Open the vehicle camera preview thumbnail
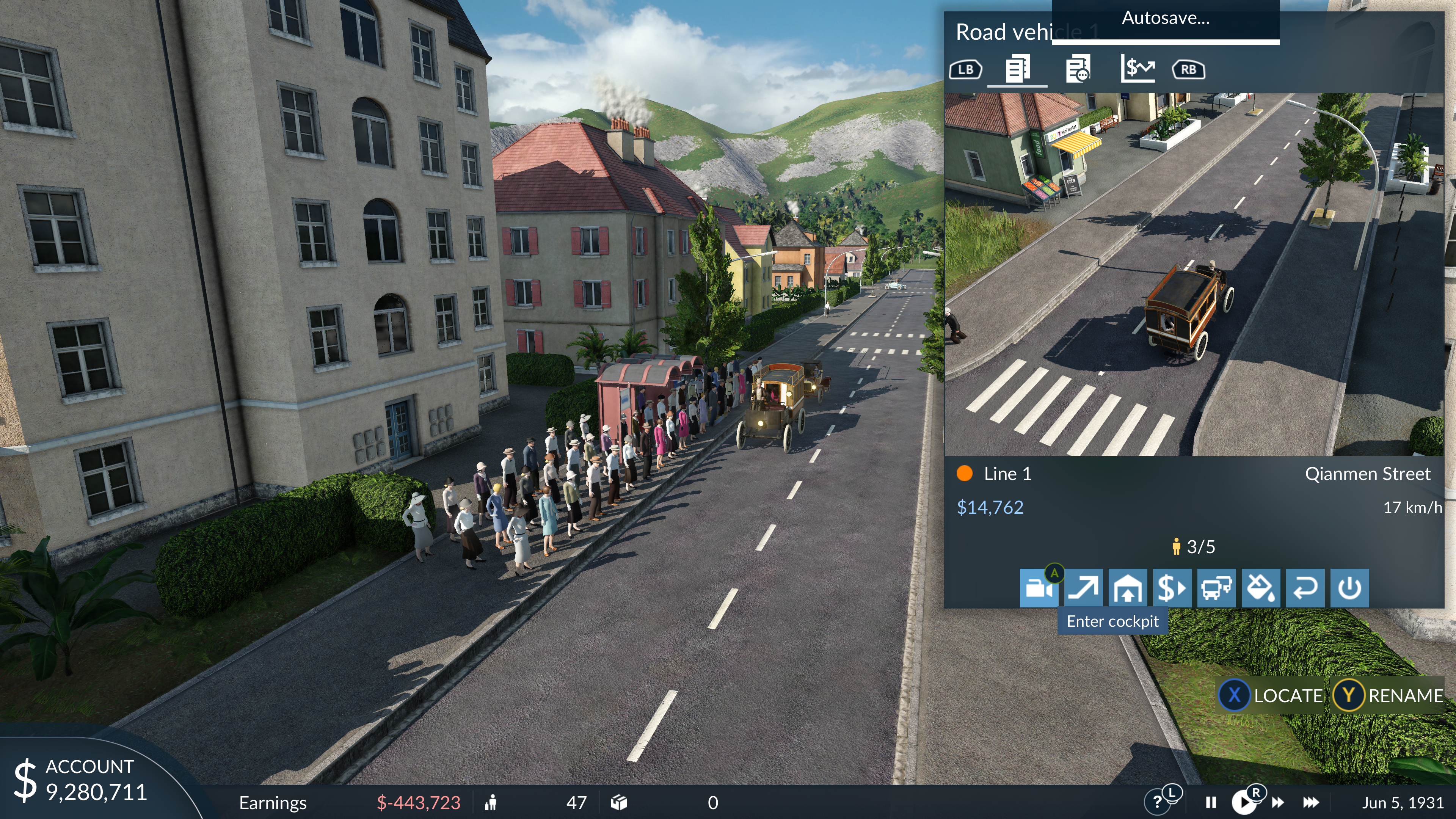Image resolution: width=1456 pixels, height=819 pixels. pyautogui.click(x=1194, y=275)
